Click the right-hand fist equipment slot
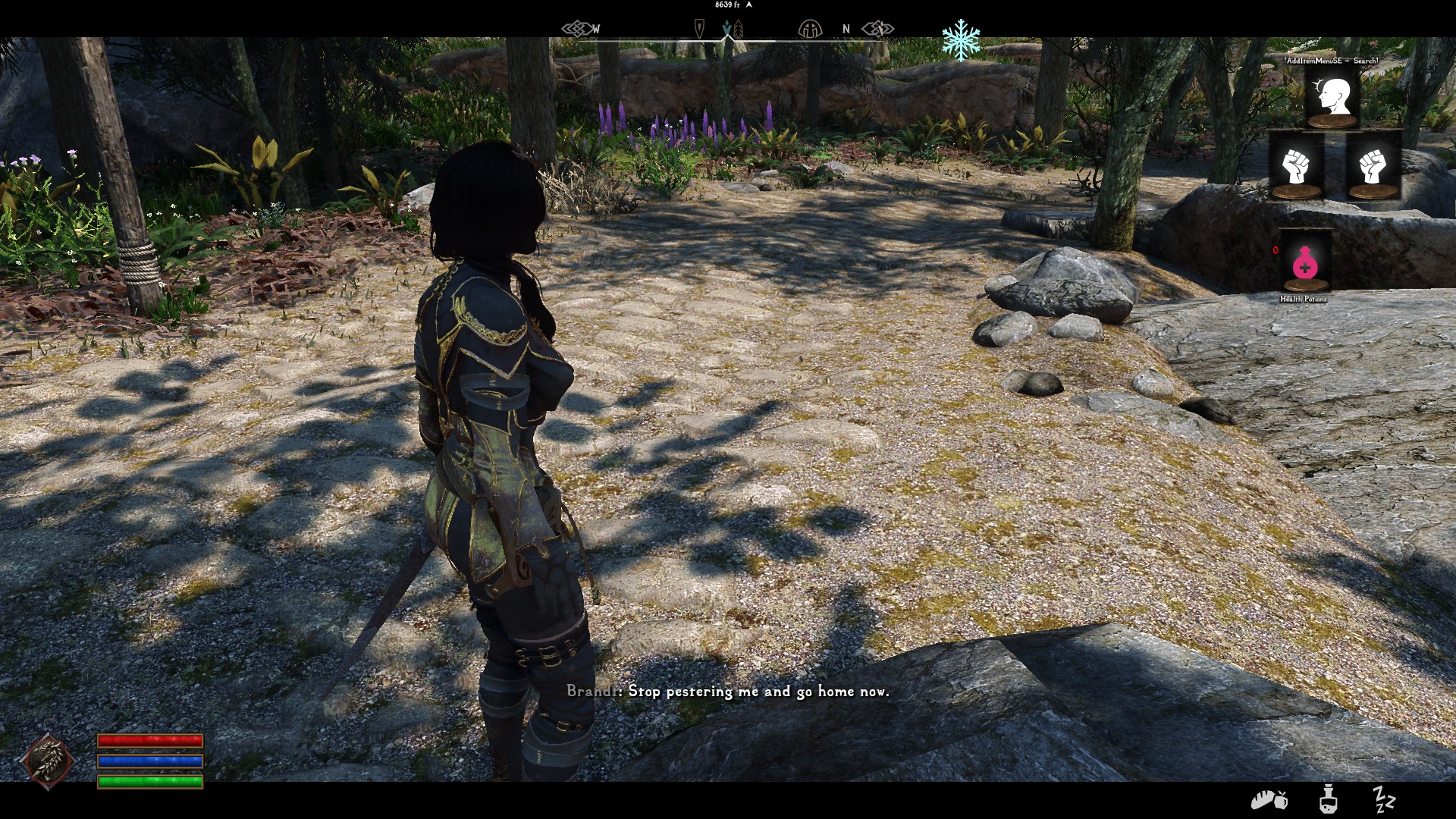Screen dimensions: 1456x819 click(x=1373, y=168)
